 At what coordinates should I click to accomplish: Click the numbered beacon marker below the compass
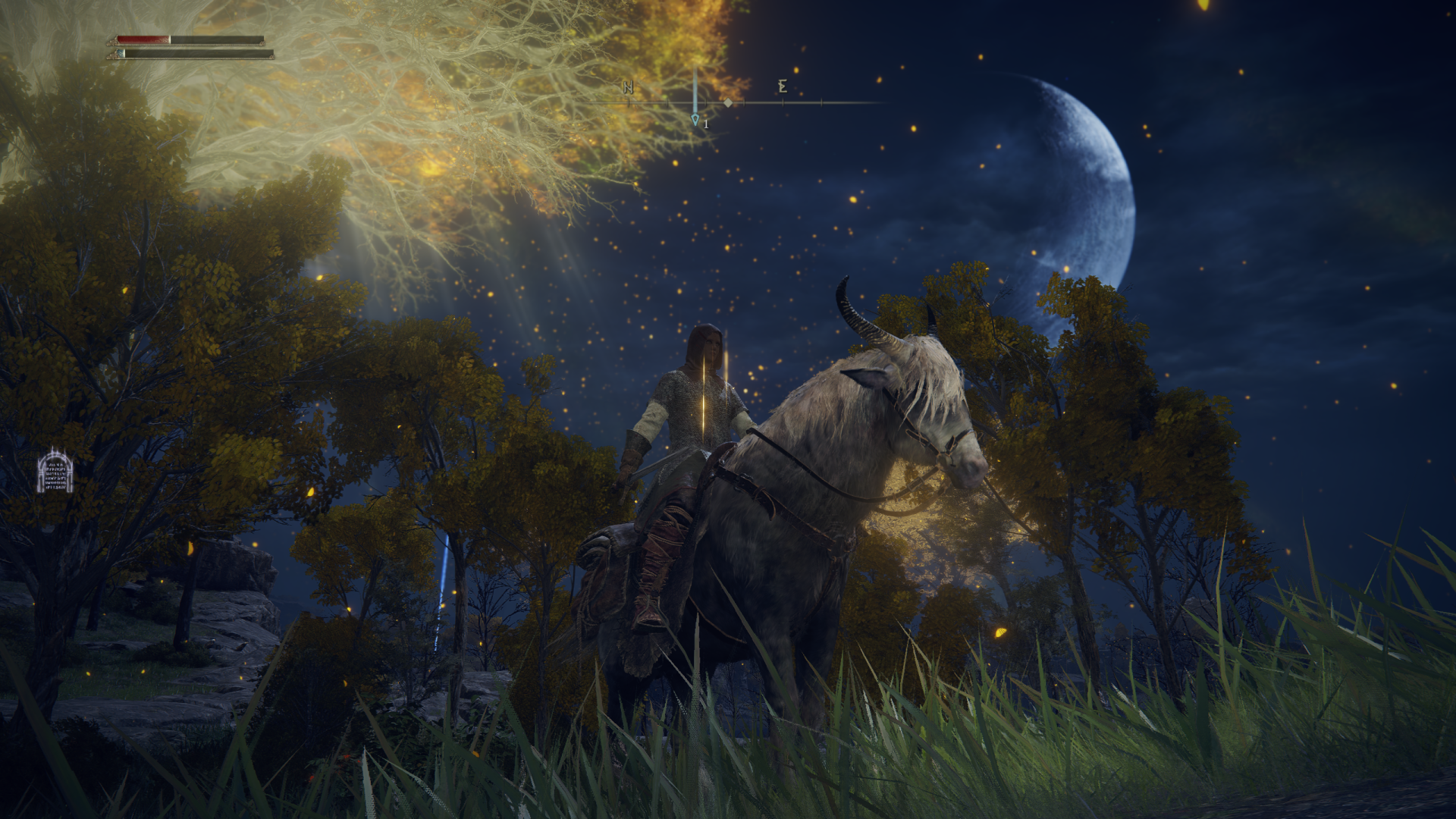[696, 121]
